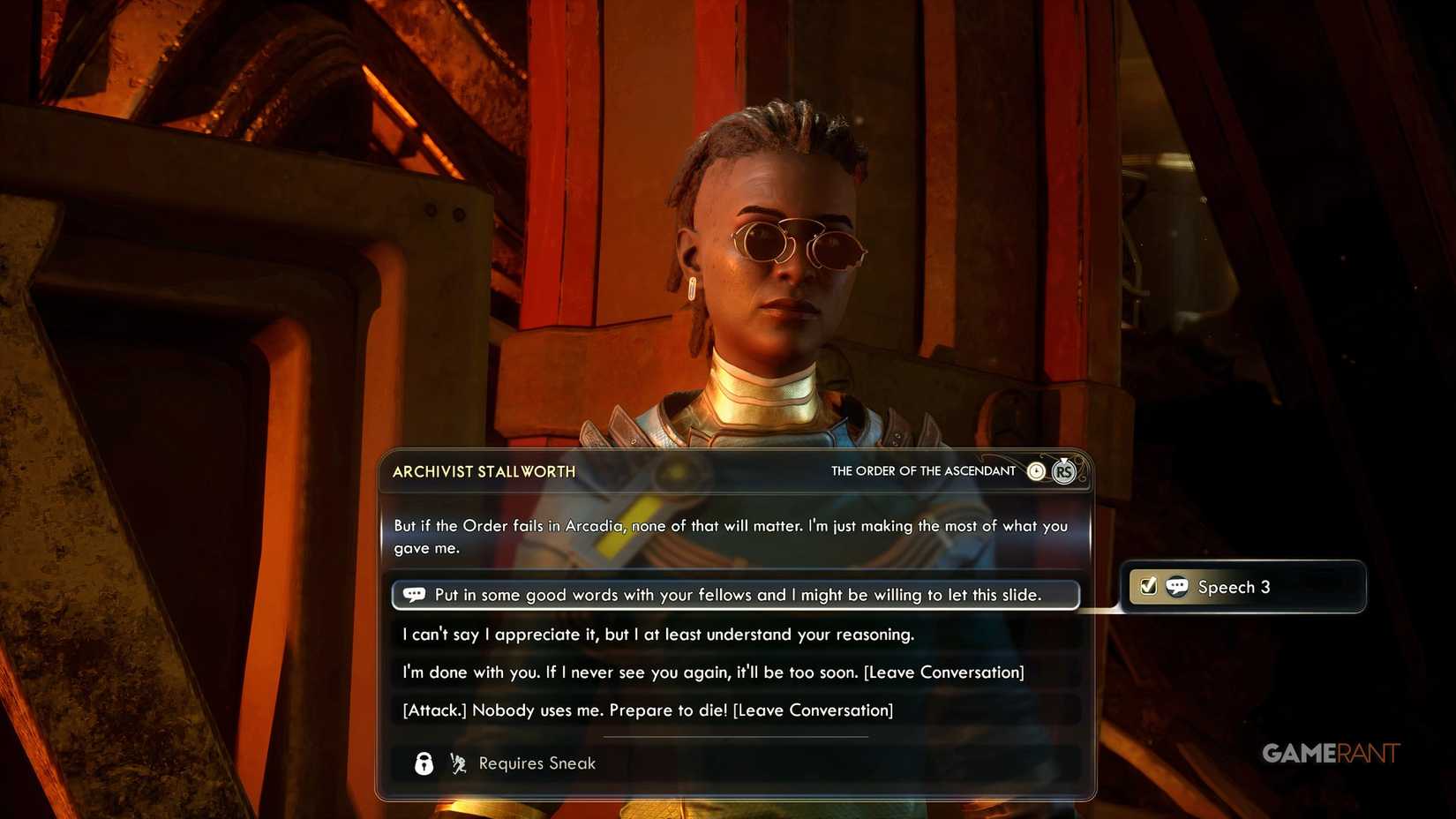This screenshot has width=1456, height=819.
Task: Check the skill requirement box beside Speech 3
Action: tap(1146, 586)
